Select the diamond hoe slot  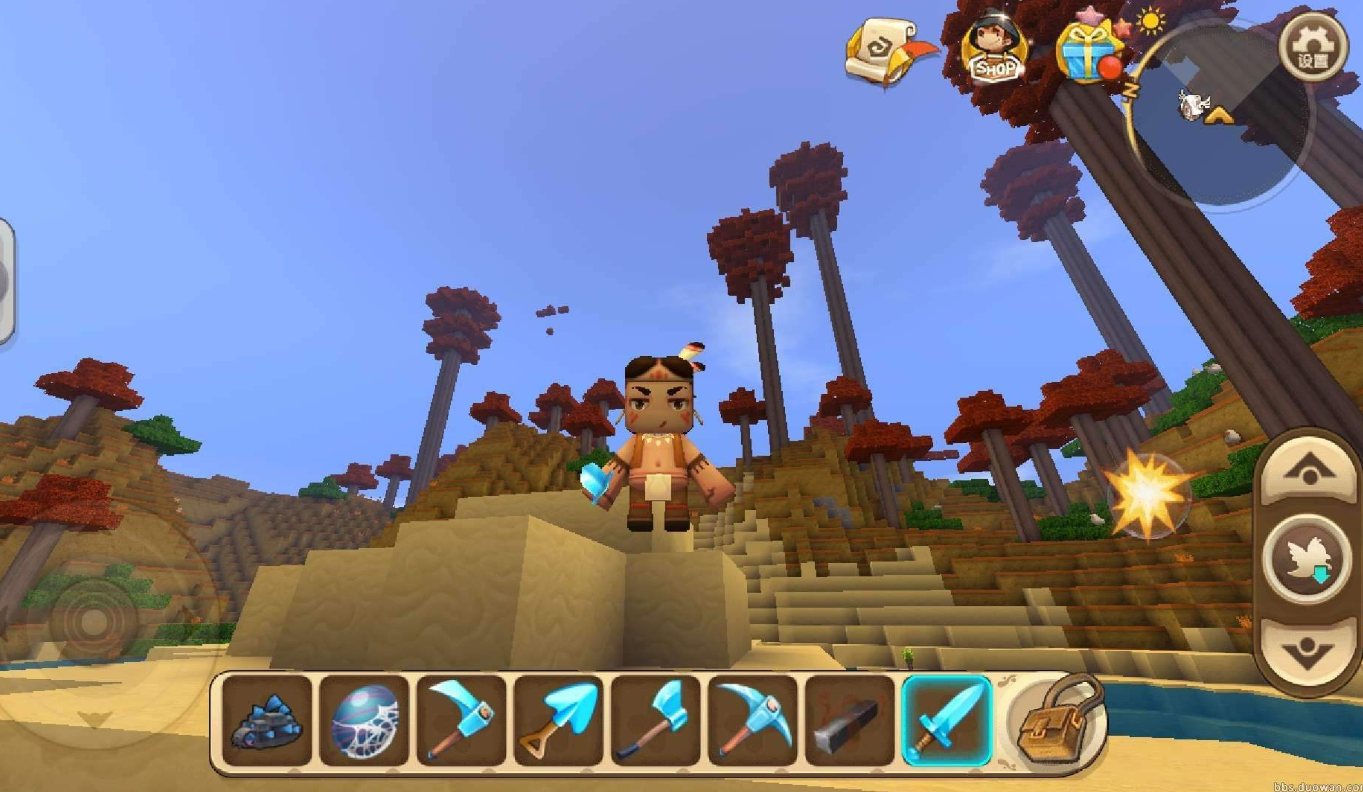pyautogui.click(x=461, y=720)
